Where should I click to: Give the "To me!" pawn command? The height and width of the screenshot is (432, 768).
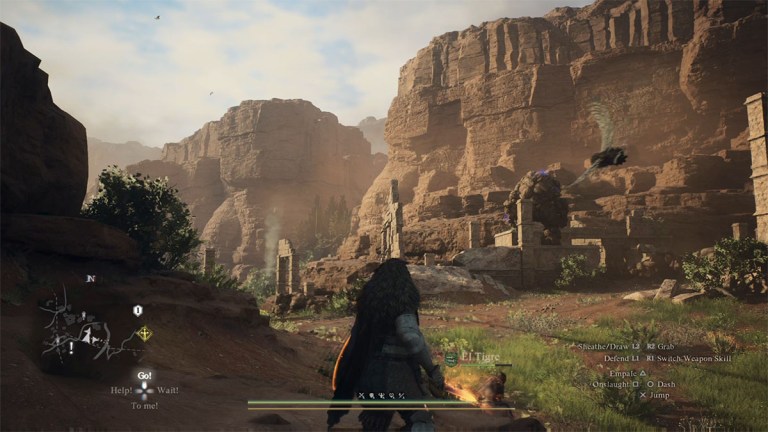point(144,406)
